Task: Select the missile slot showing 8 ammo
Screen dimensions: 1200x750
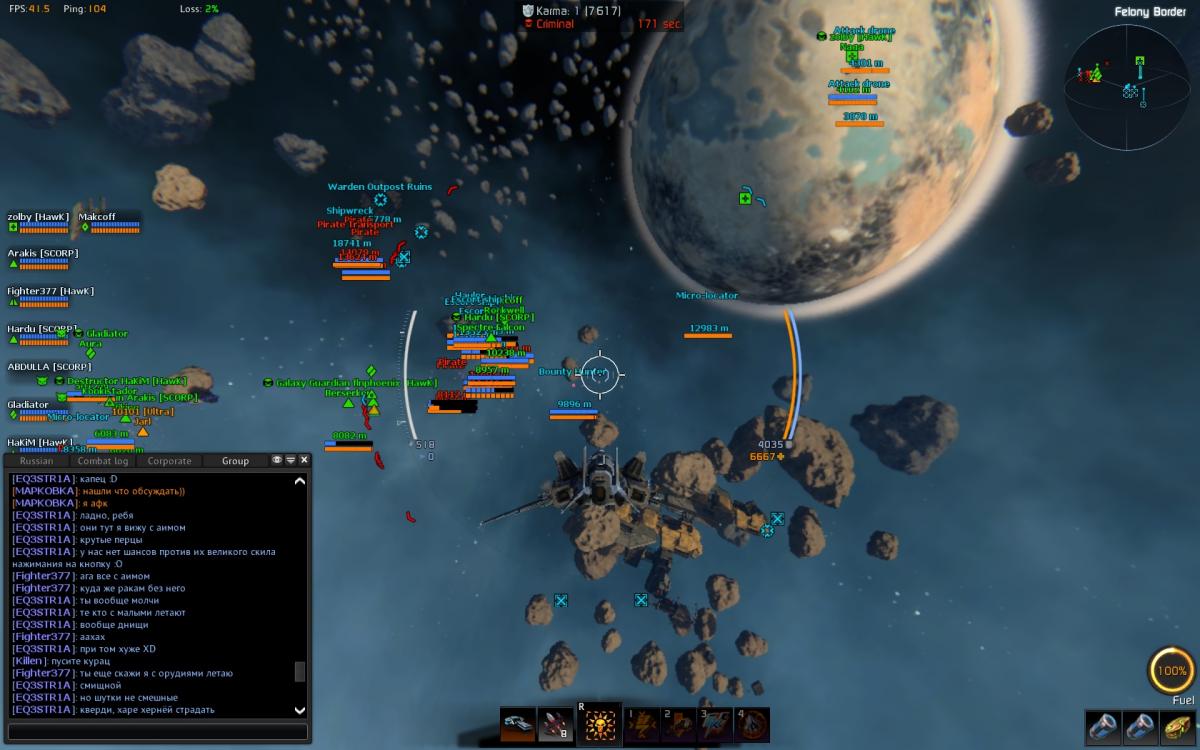Action: [555, 724]
